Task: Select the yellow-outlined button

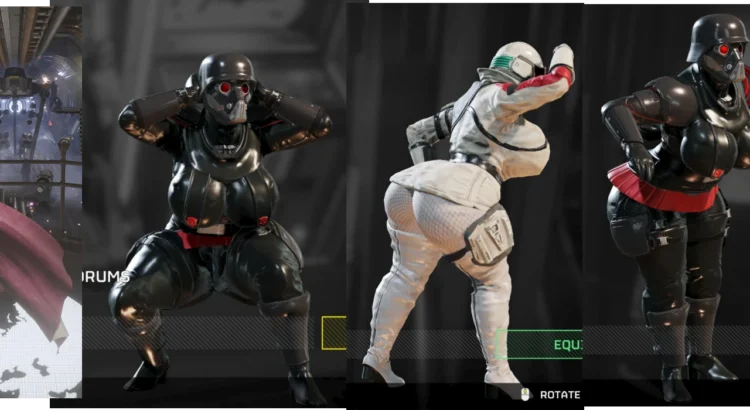Action: [334, 333]
